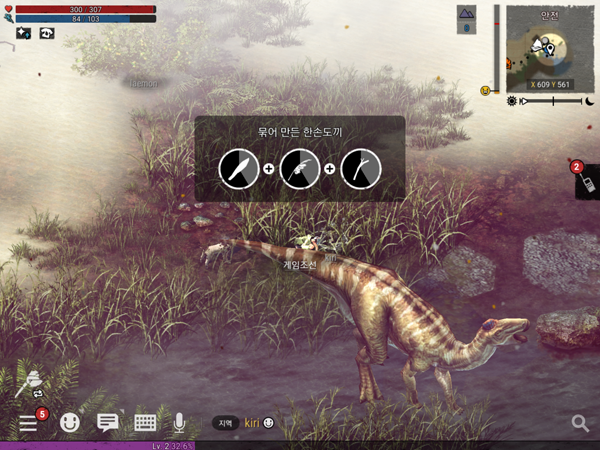Click the mountain terrain icon beside minimap

[x=467, y=13]
